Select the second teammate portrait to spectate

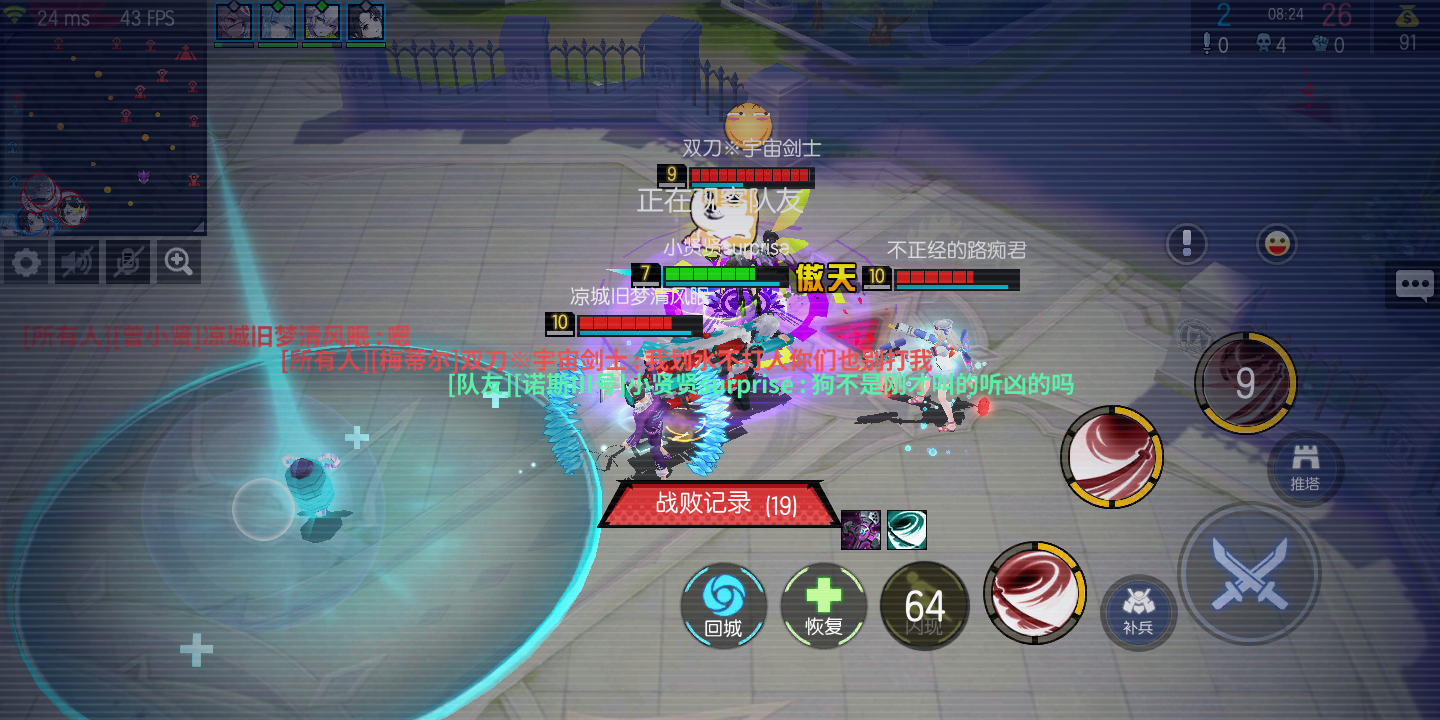(x=276, y=21)
